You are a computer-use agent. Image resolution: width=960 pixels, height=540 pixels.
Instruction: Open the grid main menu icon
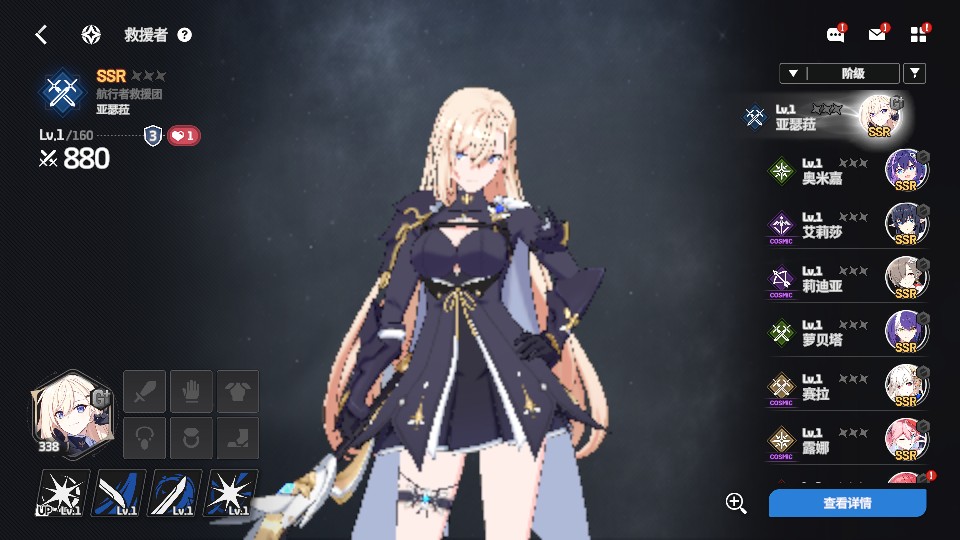(x=919, y=35)
